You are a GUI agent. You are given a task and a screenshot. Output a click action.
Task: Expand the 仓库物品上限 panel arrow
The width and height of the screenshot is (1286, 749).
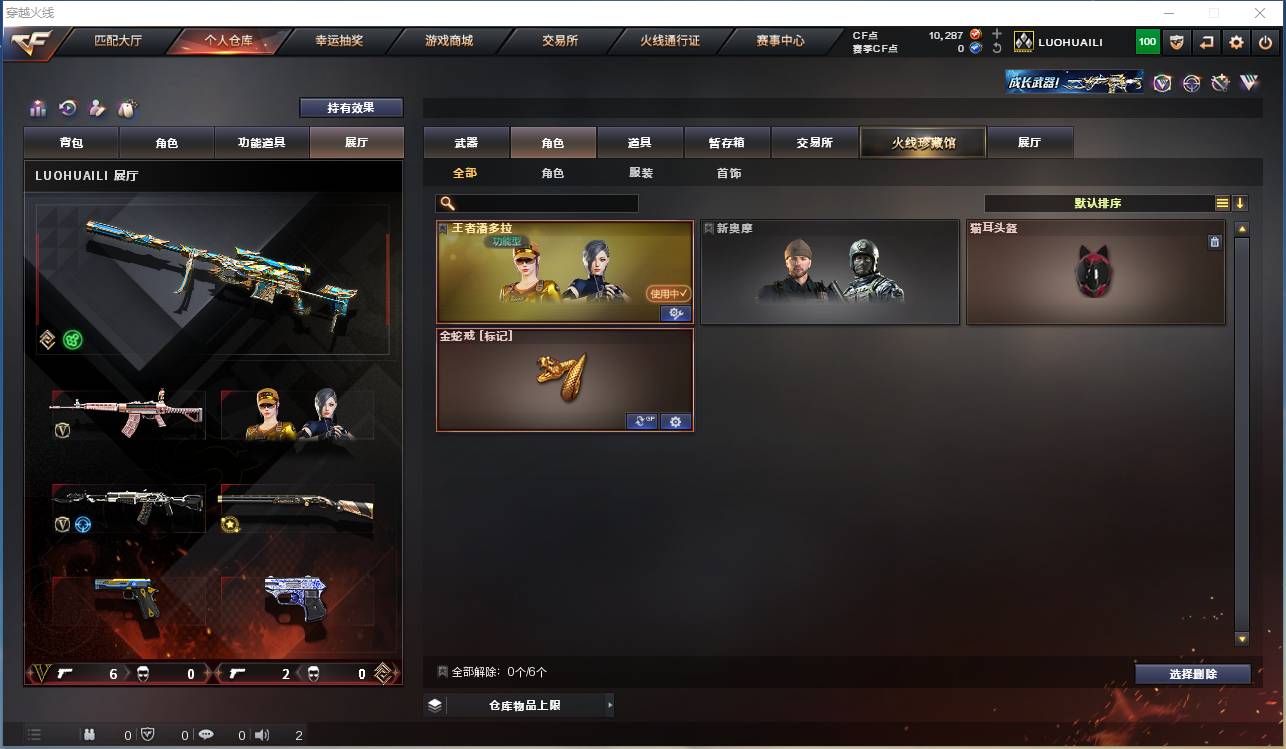tap(609, 705)
